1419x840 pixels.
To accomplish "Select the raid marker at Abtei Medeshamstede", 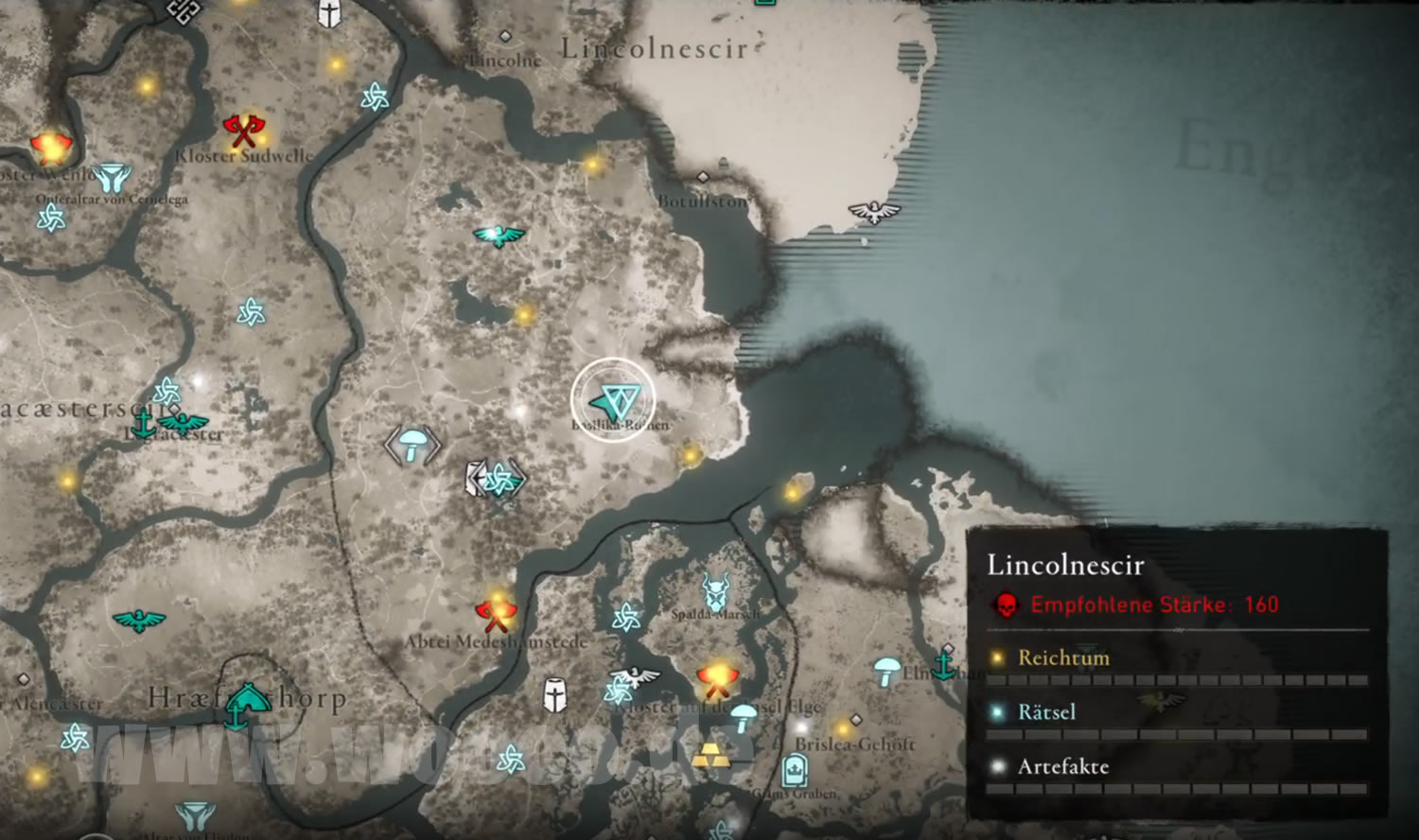I will coord(496,614).
